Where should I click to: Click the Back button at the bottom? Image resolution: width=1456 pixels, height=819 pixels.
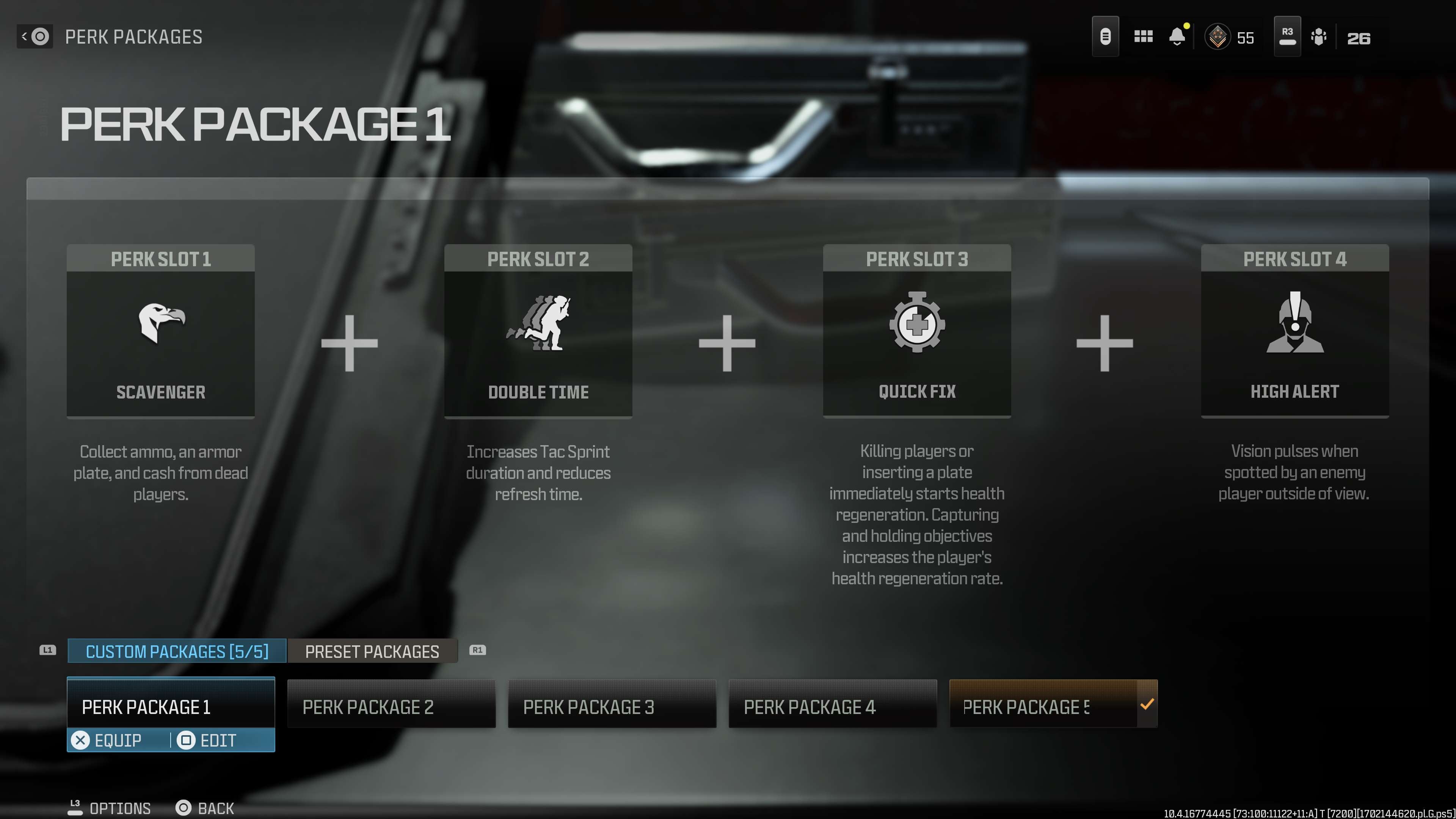(205, 808)
